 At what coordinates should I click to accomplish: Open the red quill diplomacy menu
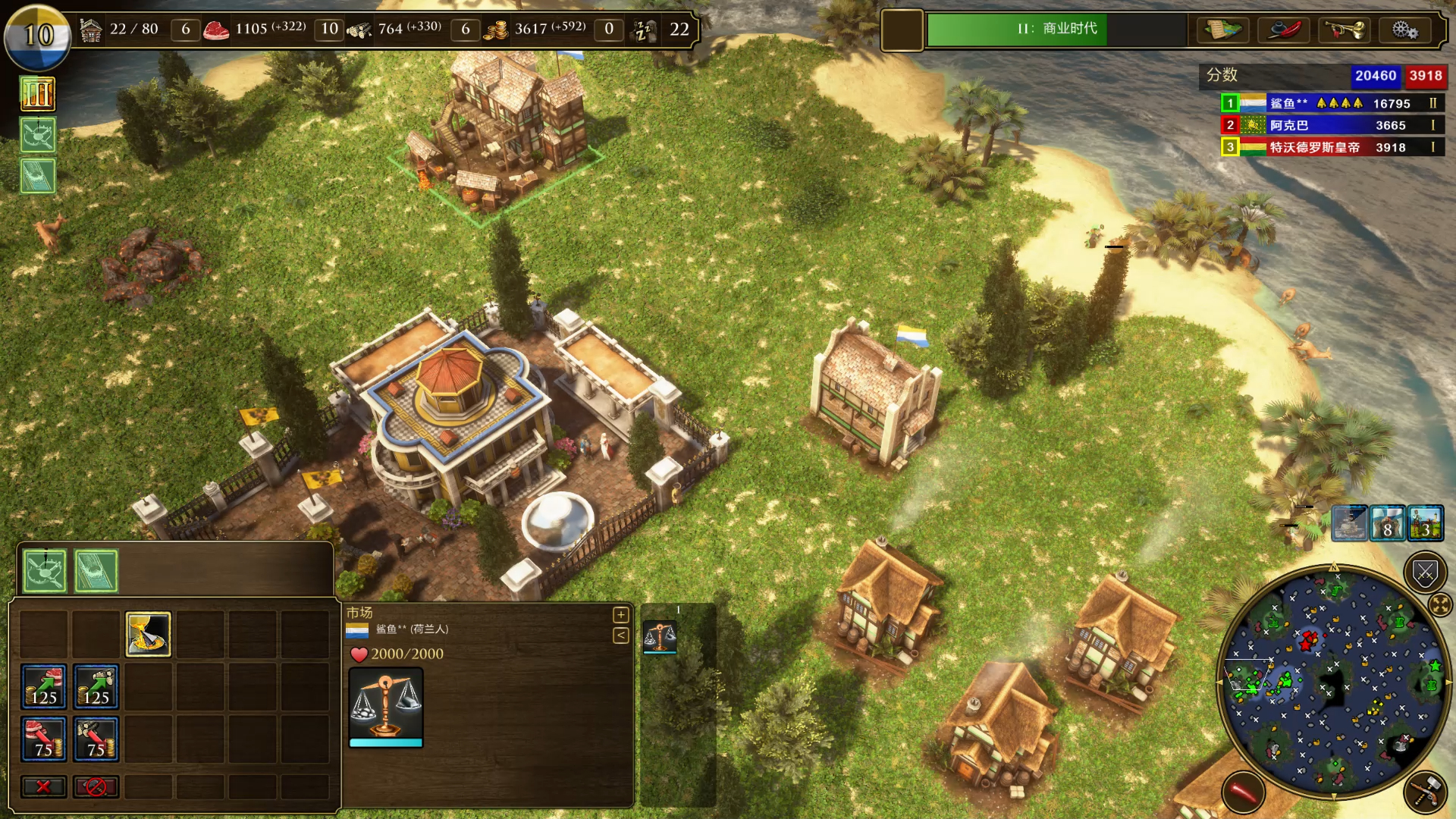1284,30
